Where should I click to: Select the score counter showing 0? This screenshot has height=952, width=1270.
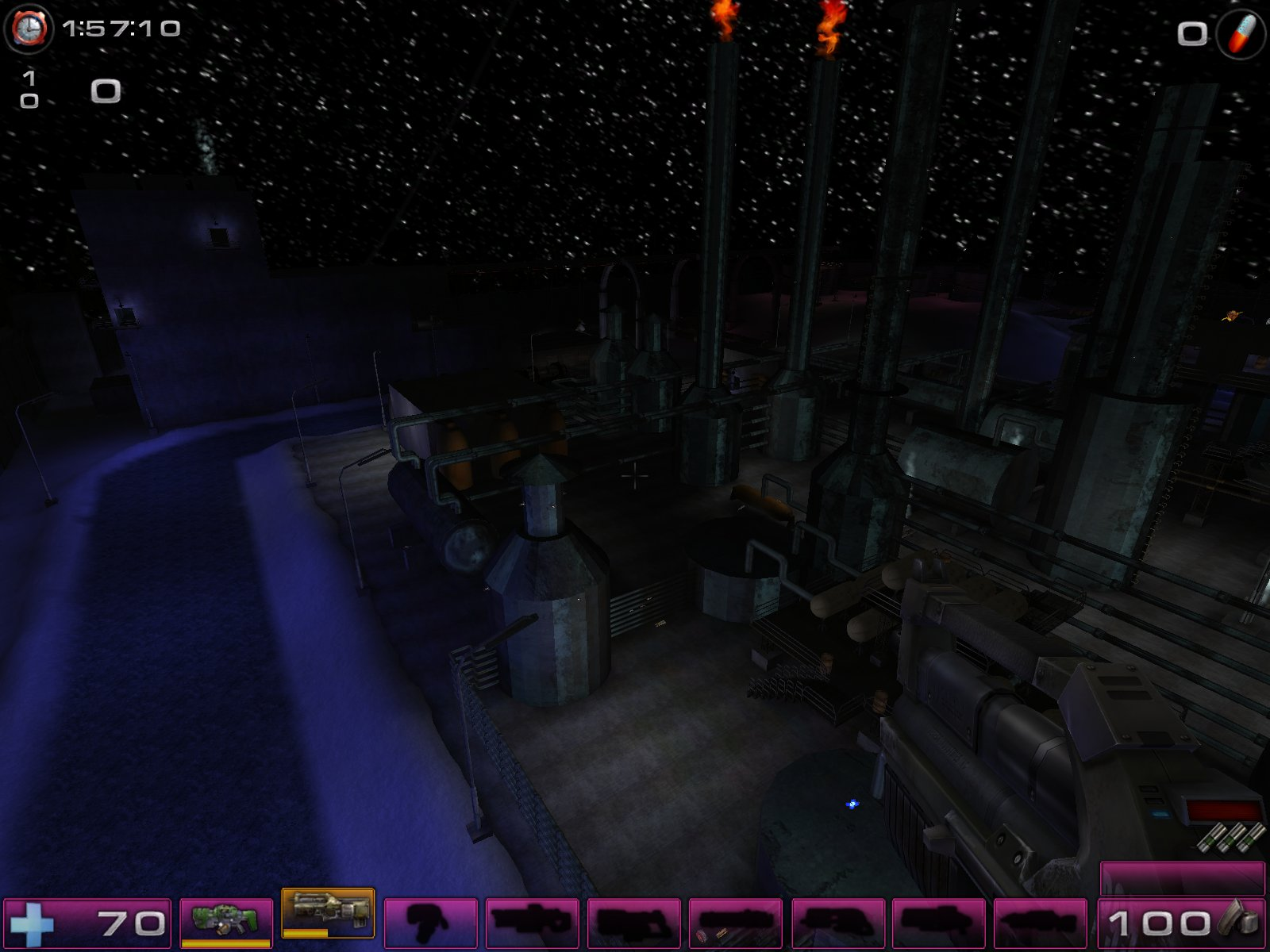pos(104,91)
